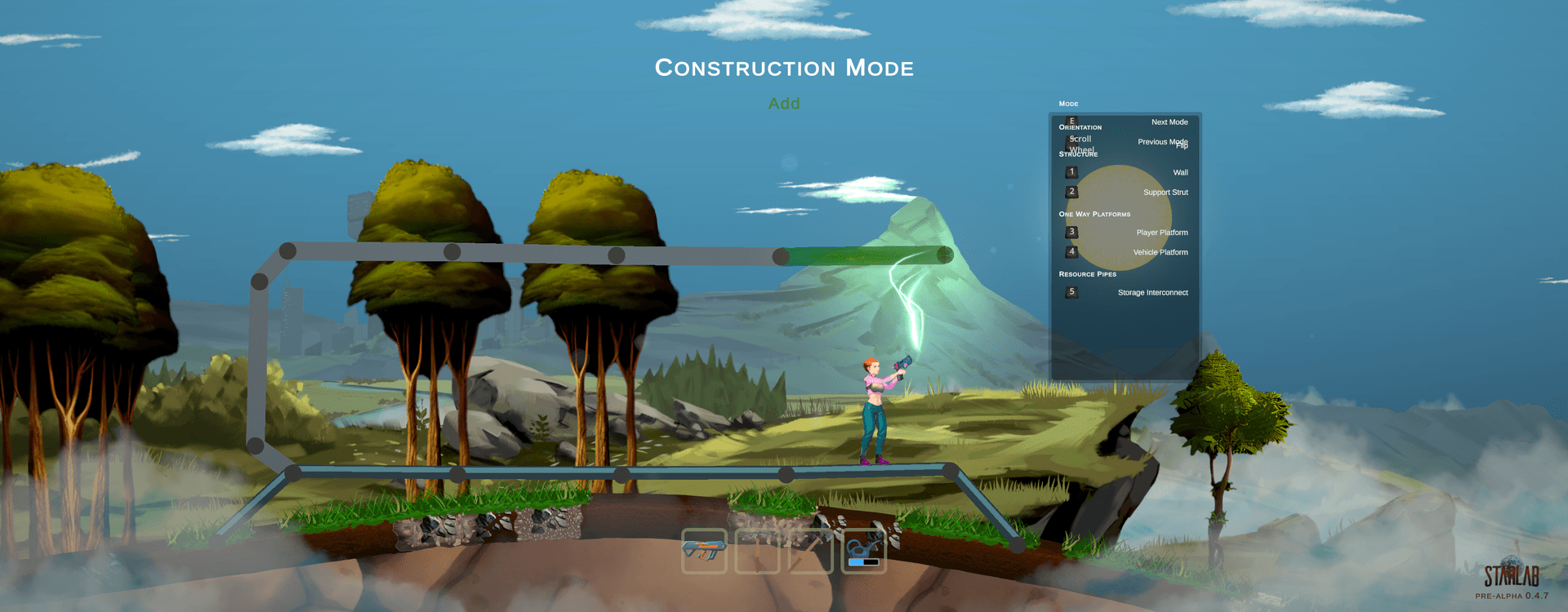
Task: Click the Next Mode entry
Action: click(1169, 122)
